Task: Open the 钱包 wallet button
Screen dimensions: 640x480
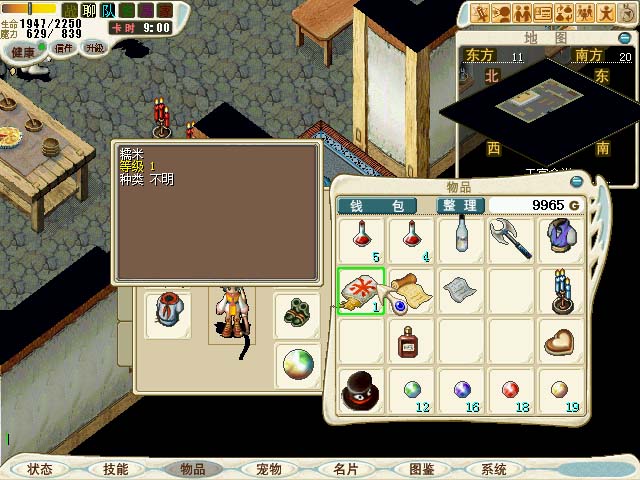Action: point(383,205)
